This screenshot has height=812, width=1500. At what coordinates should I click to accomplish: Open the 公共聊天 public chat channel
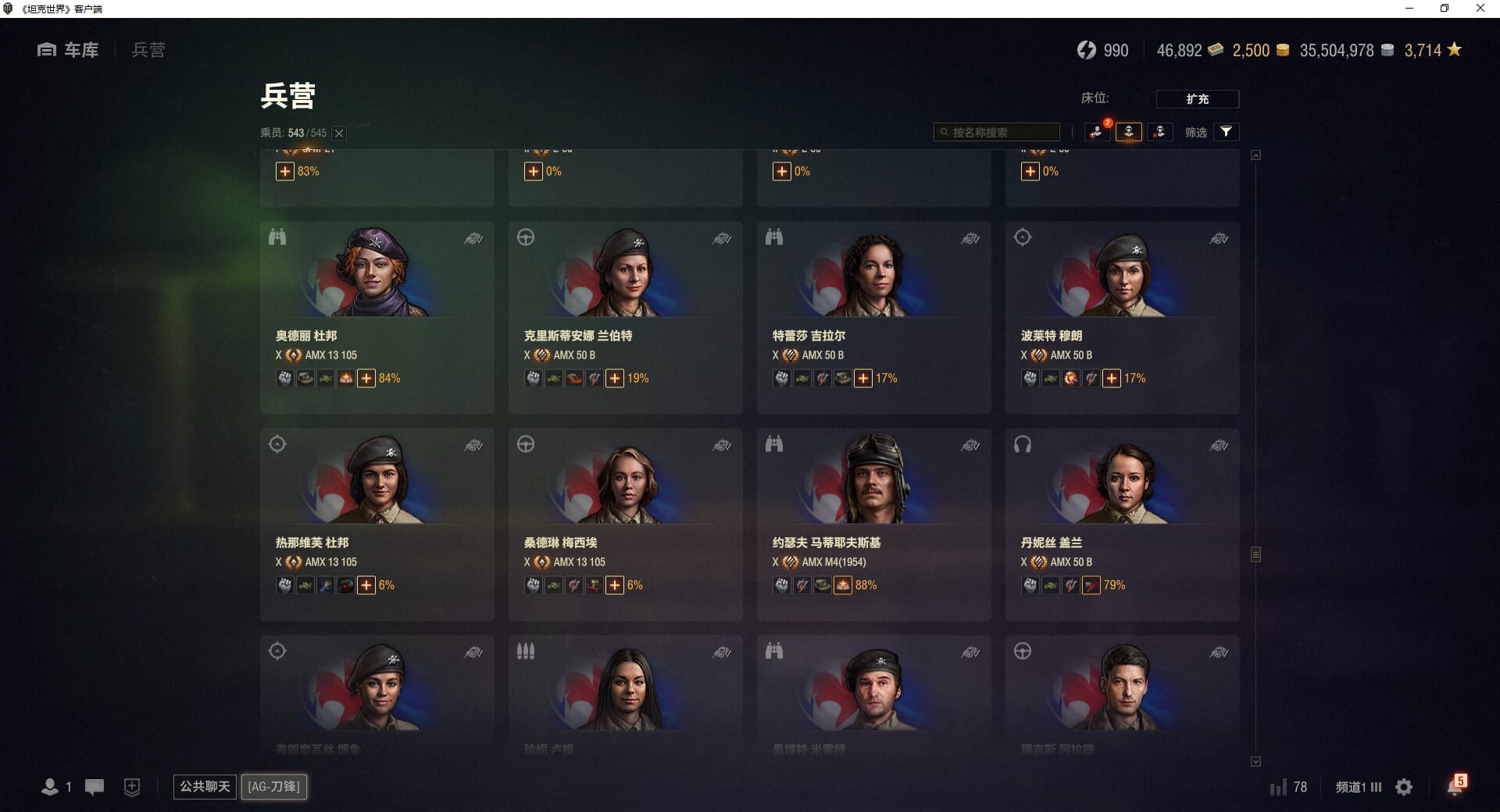pos(205,786)
